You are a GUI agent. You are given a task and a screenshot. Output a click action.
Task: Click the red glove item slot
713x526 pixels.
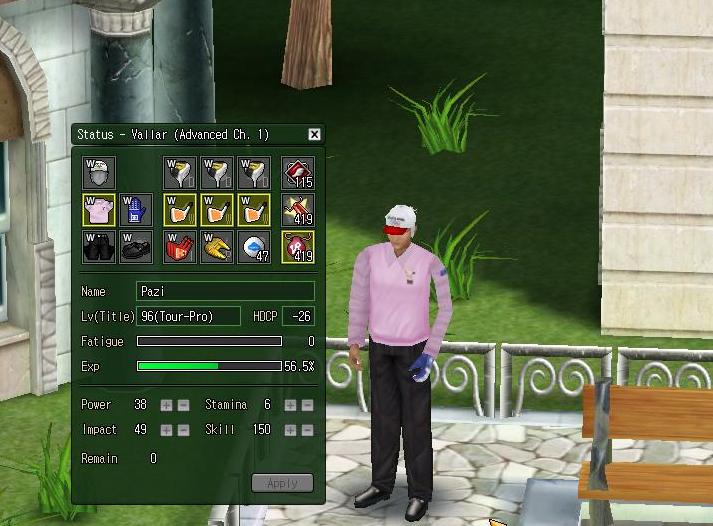180,247
